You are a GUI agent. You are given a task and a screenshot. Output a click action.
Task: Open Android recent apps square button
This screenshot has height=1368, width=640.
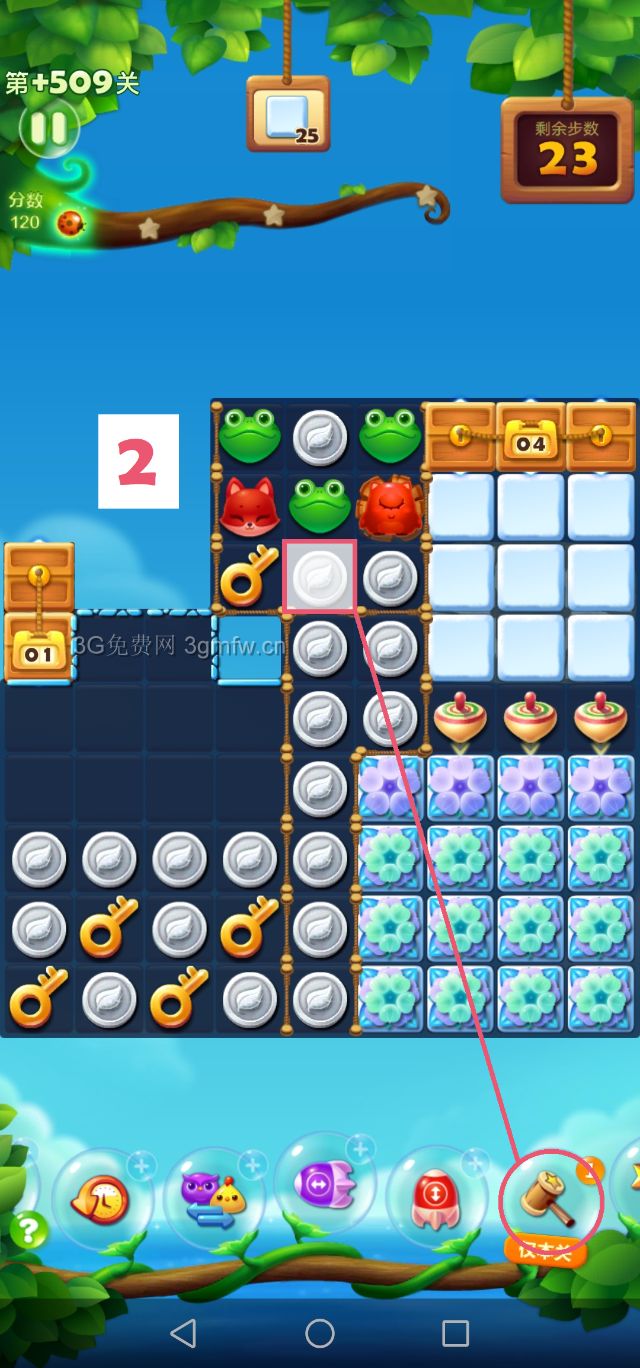pos(455,1332)
